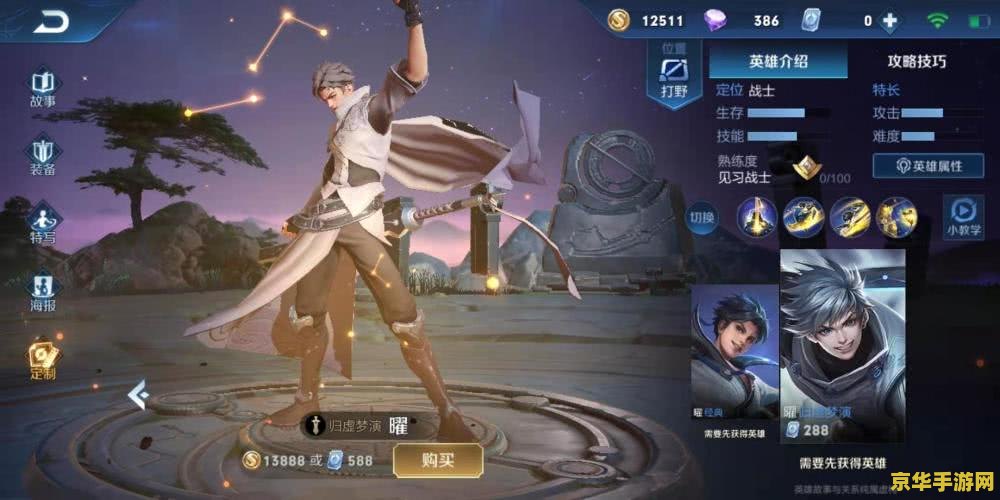Choose the 曜 经典 classic skin thumbnail
Viewport: 1000px width, 500px height.
point(733,361)
